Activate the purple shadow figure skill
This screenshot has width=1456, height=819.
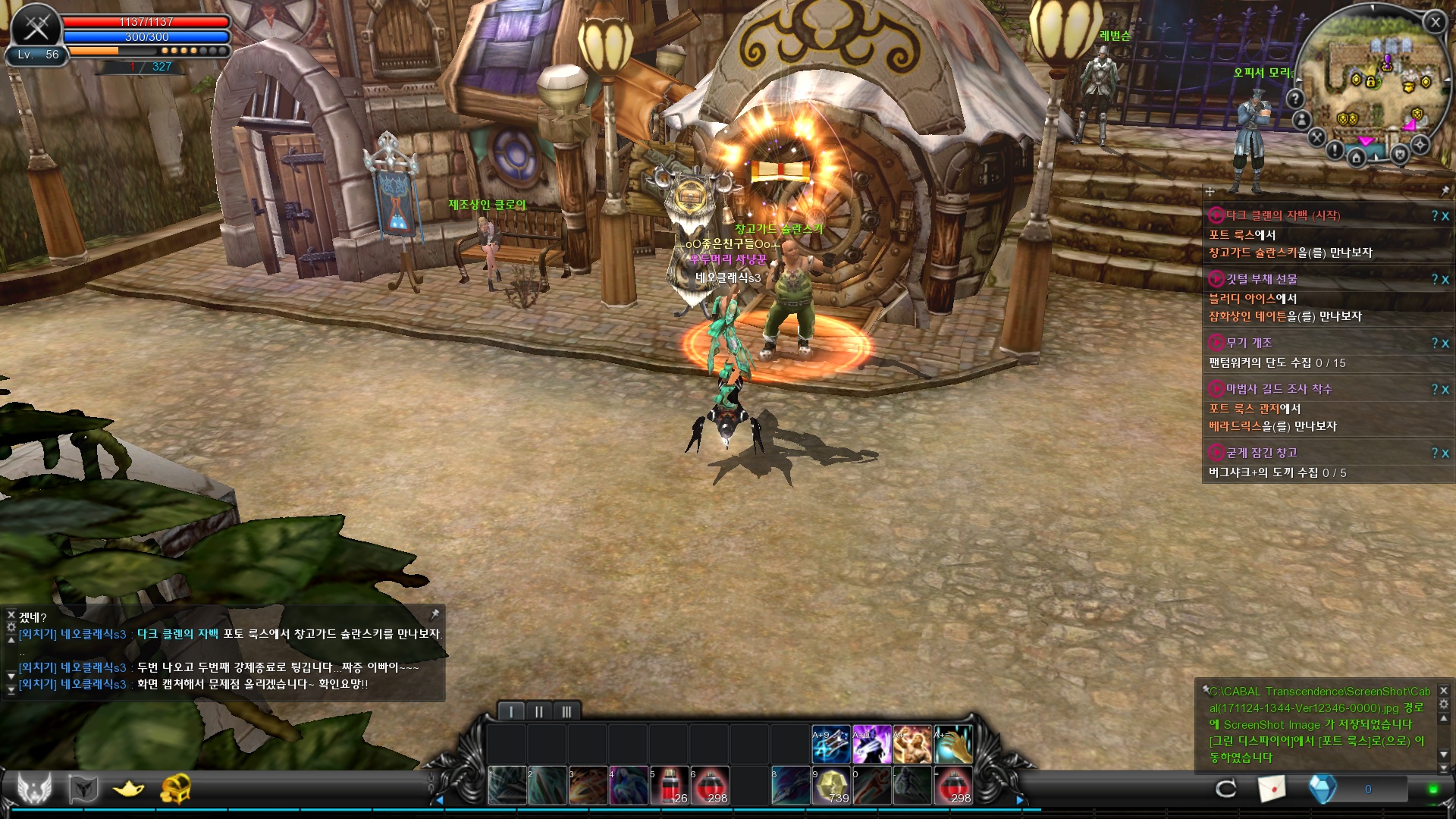pyautogui.click(x=871, y=745)
